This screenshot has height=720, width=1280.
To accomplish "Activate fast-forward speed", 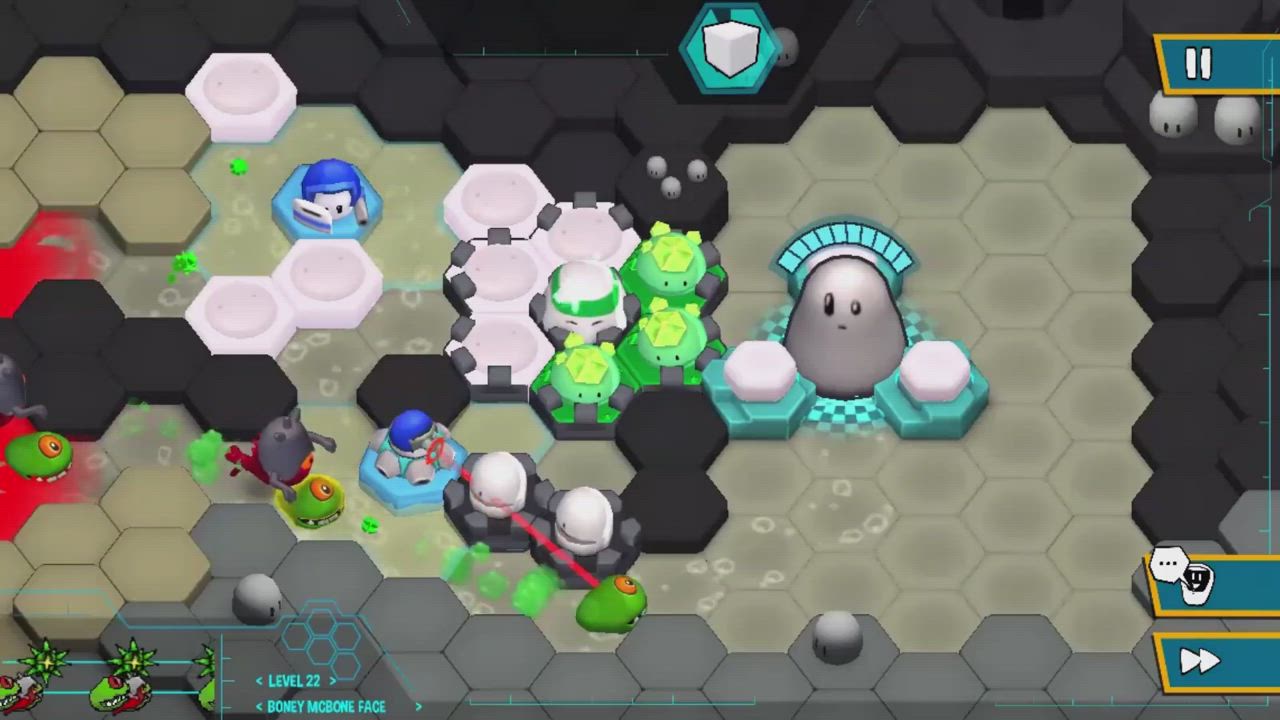I will tap(1202, 662).
